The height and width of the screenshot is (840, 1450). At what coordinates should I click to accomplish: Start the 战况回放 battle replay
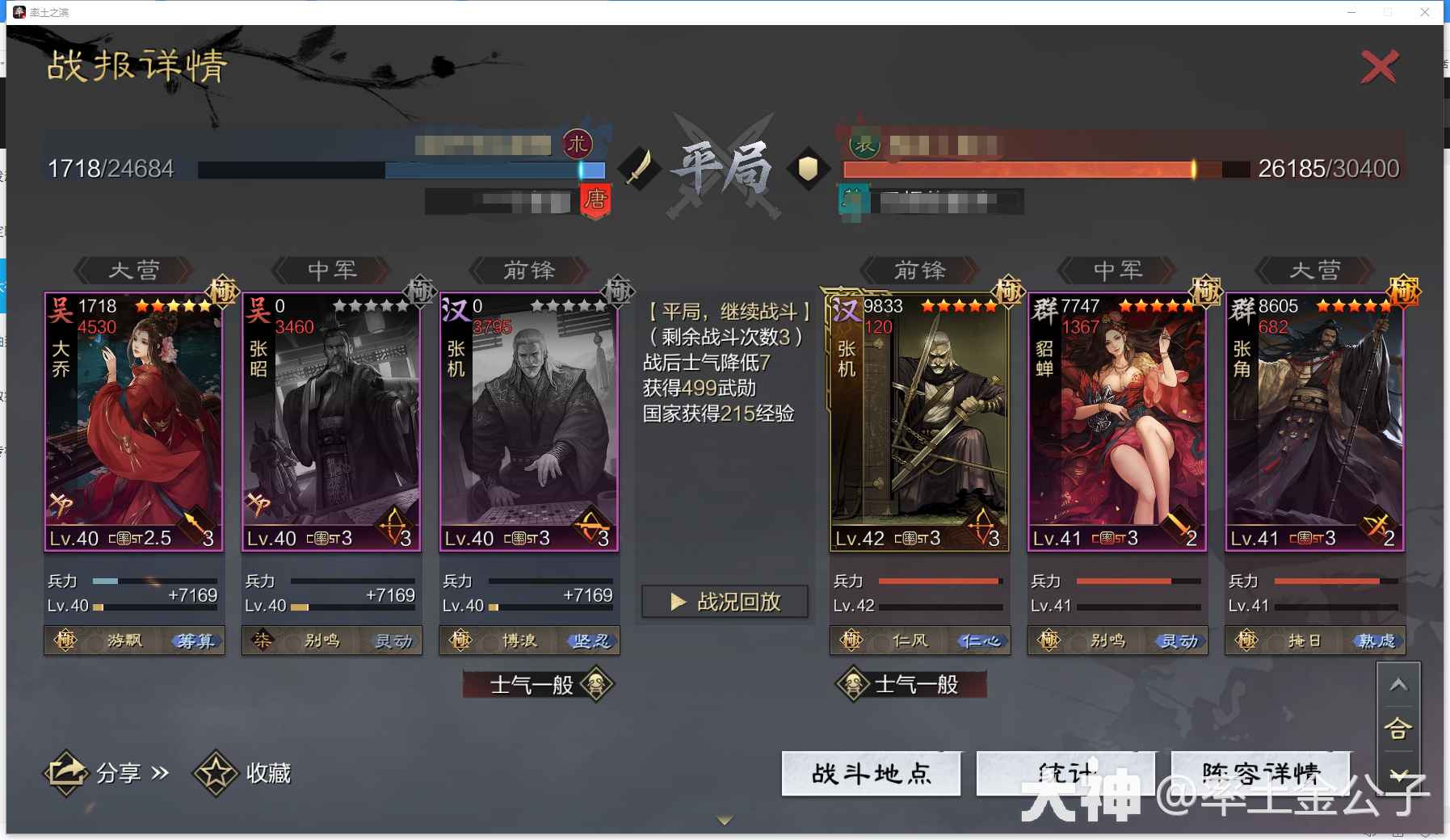click(724, 601)
